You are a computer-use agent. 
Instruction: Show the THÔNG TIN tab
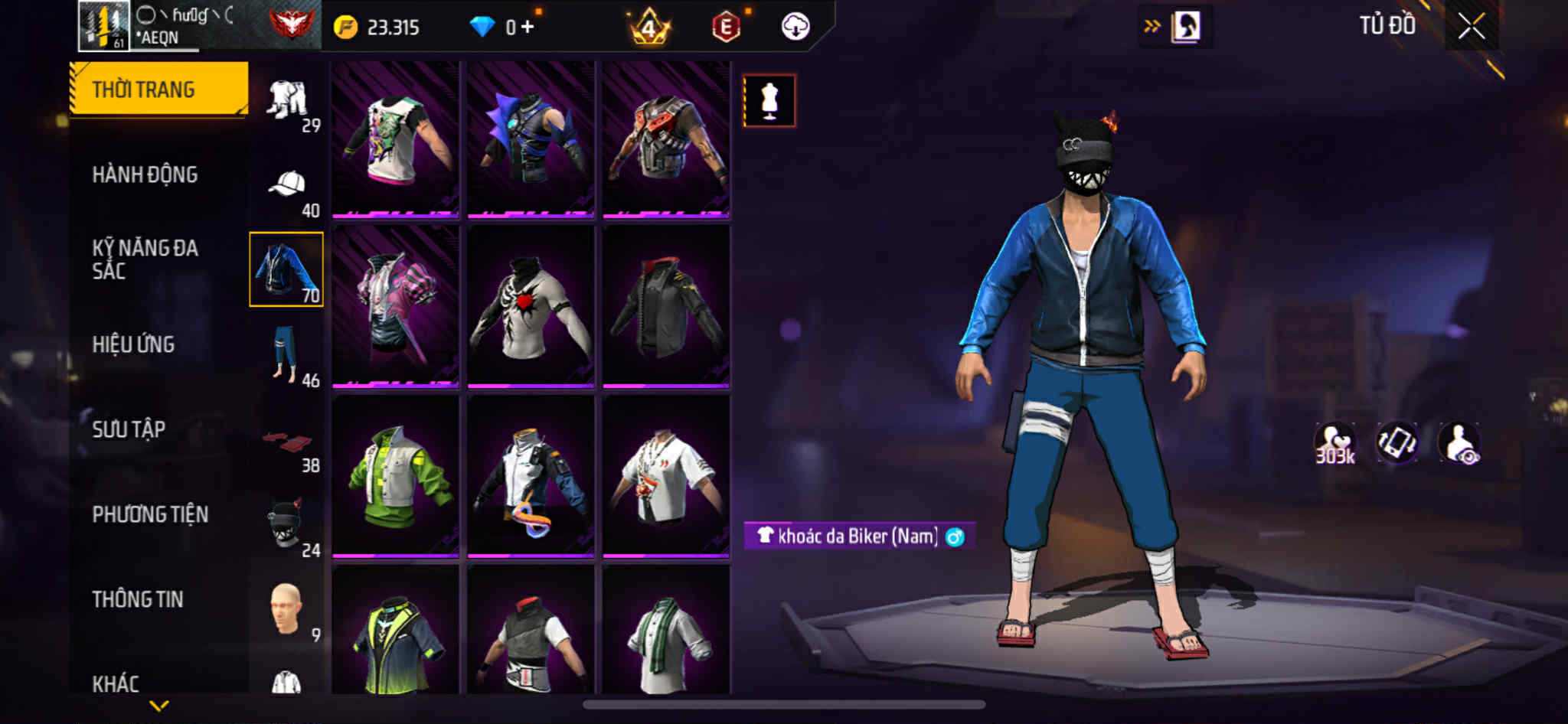(x=138, y=599)
